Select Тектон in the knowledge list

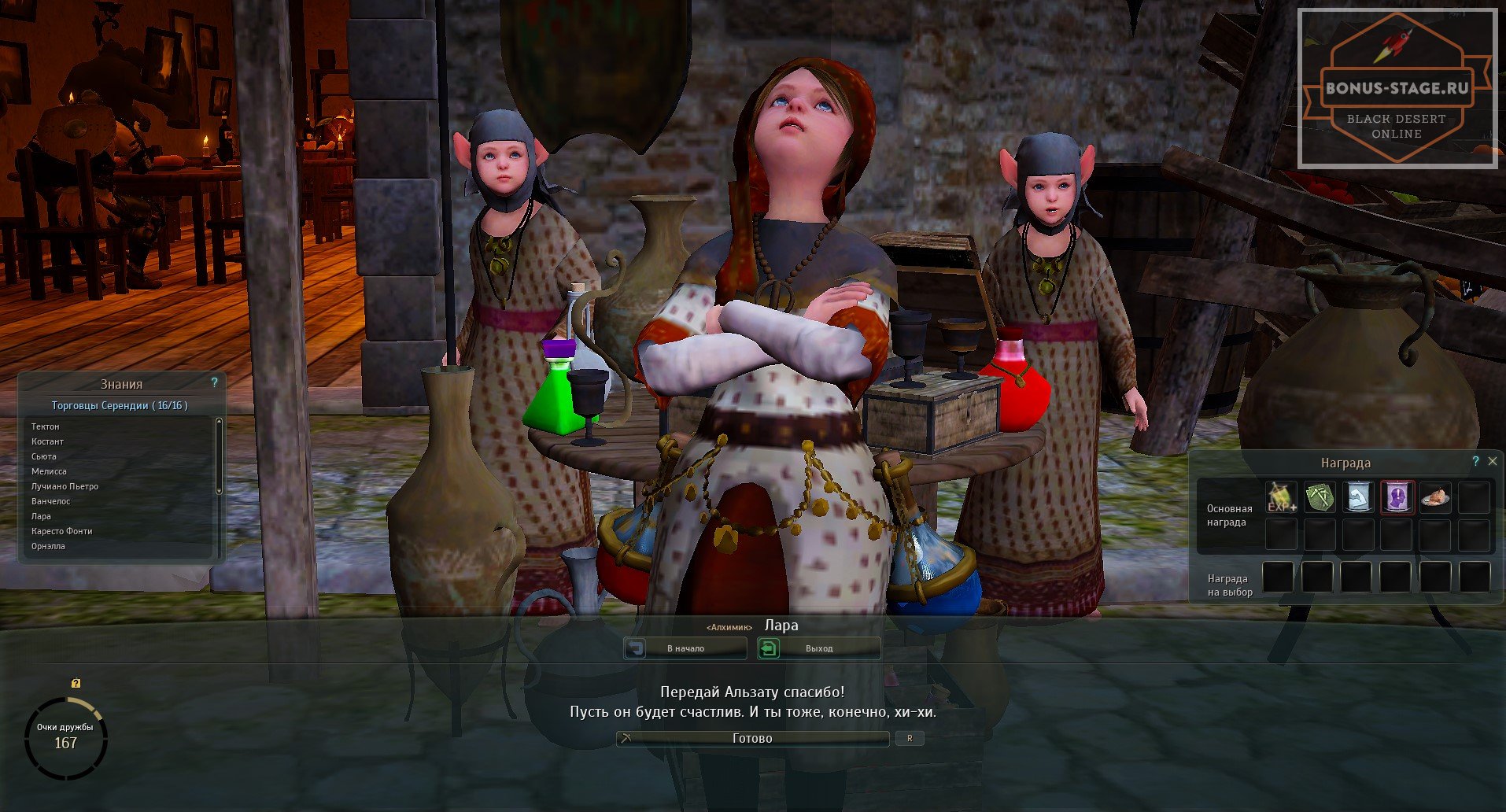pos(46,426)
